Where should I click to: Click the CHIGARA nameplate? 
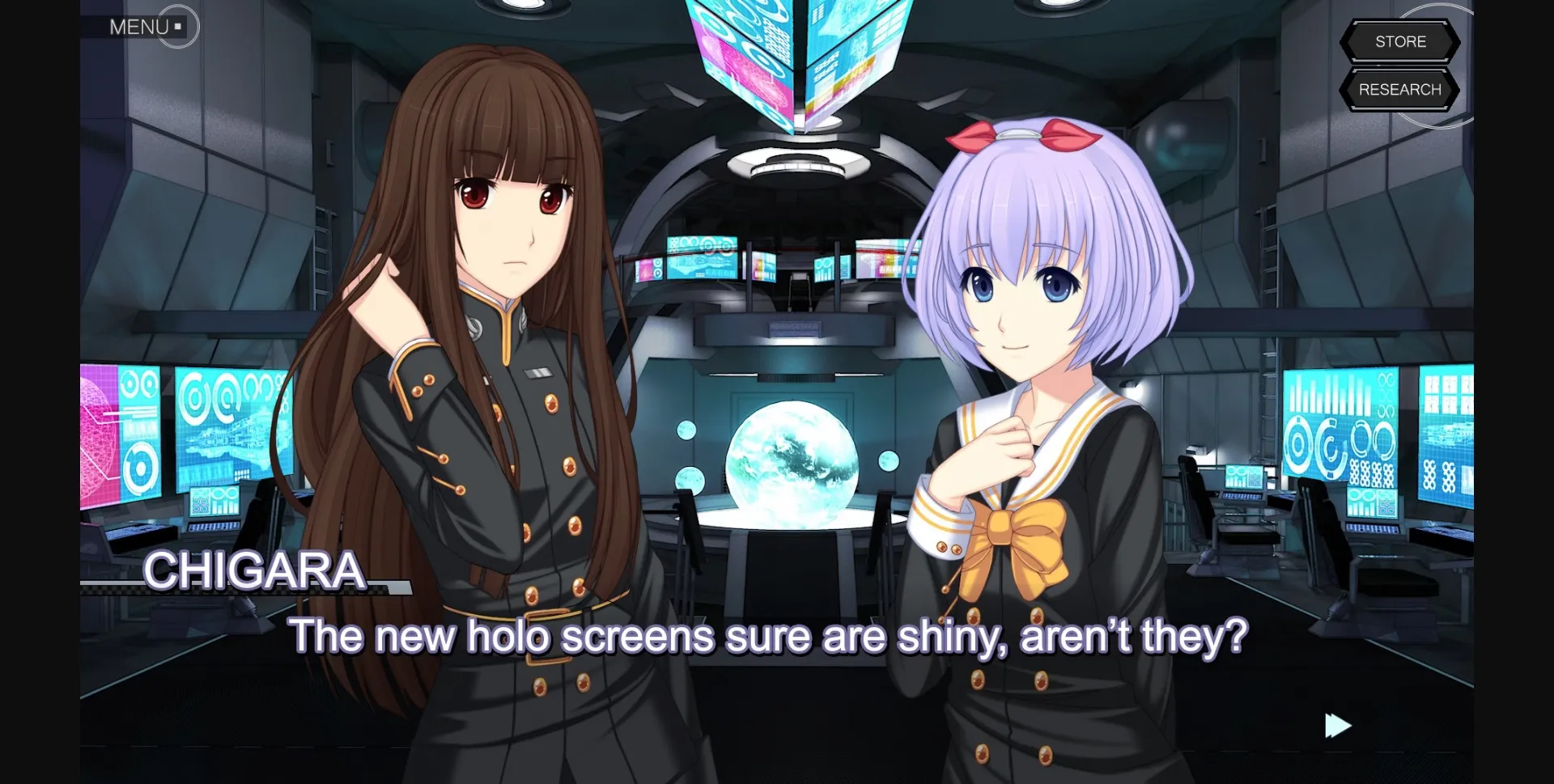click(256, 572)
